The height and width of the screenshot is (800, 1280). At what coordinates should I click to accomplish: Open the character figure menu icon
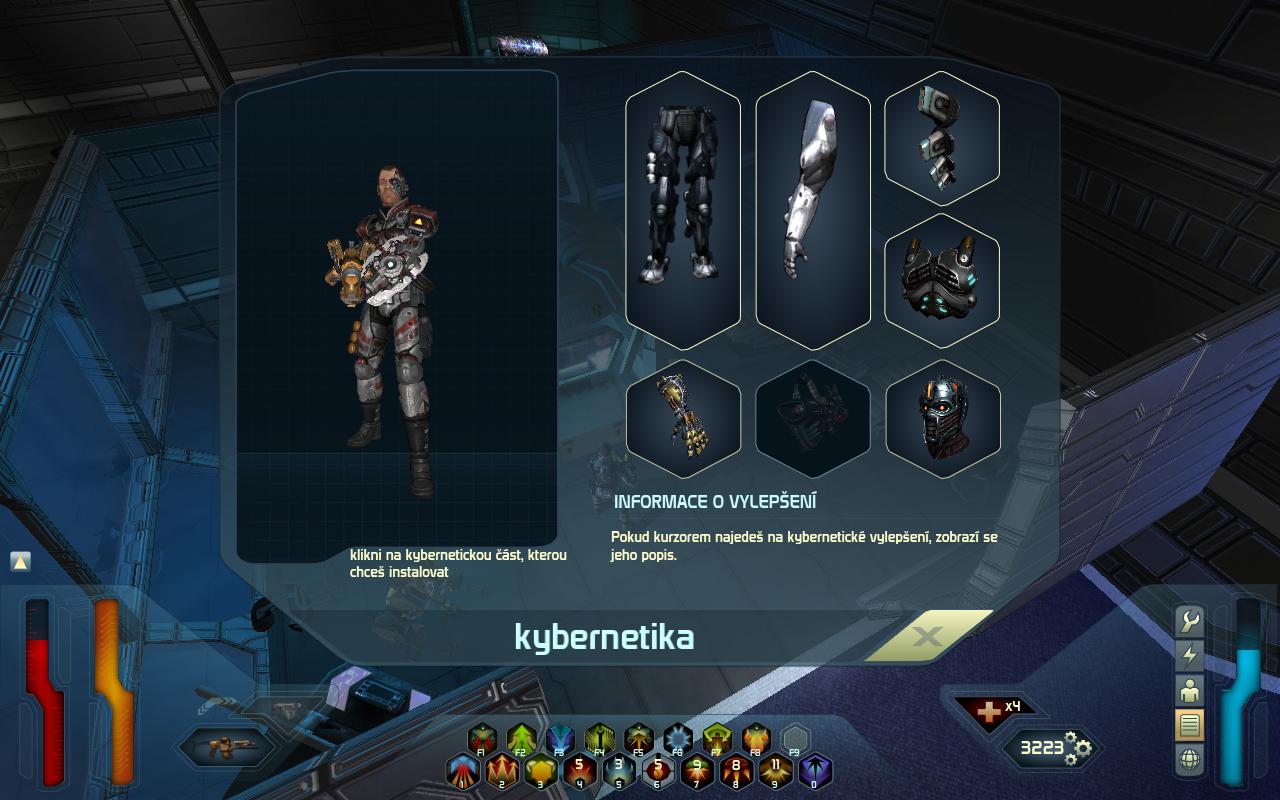1190,690
